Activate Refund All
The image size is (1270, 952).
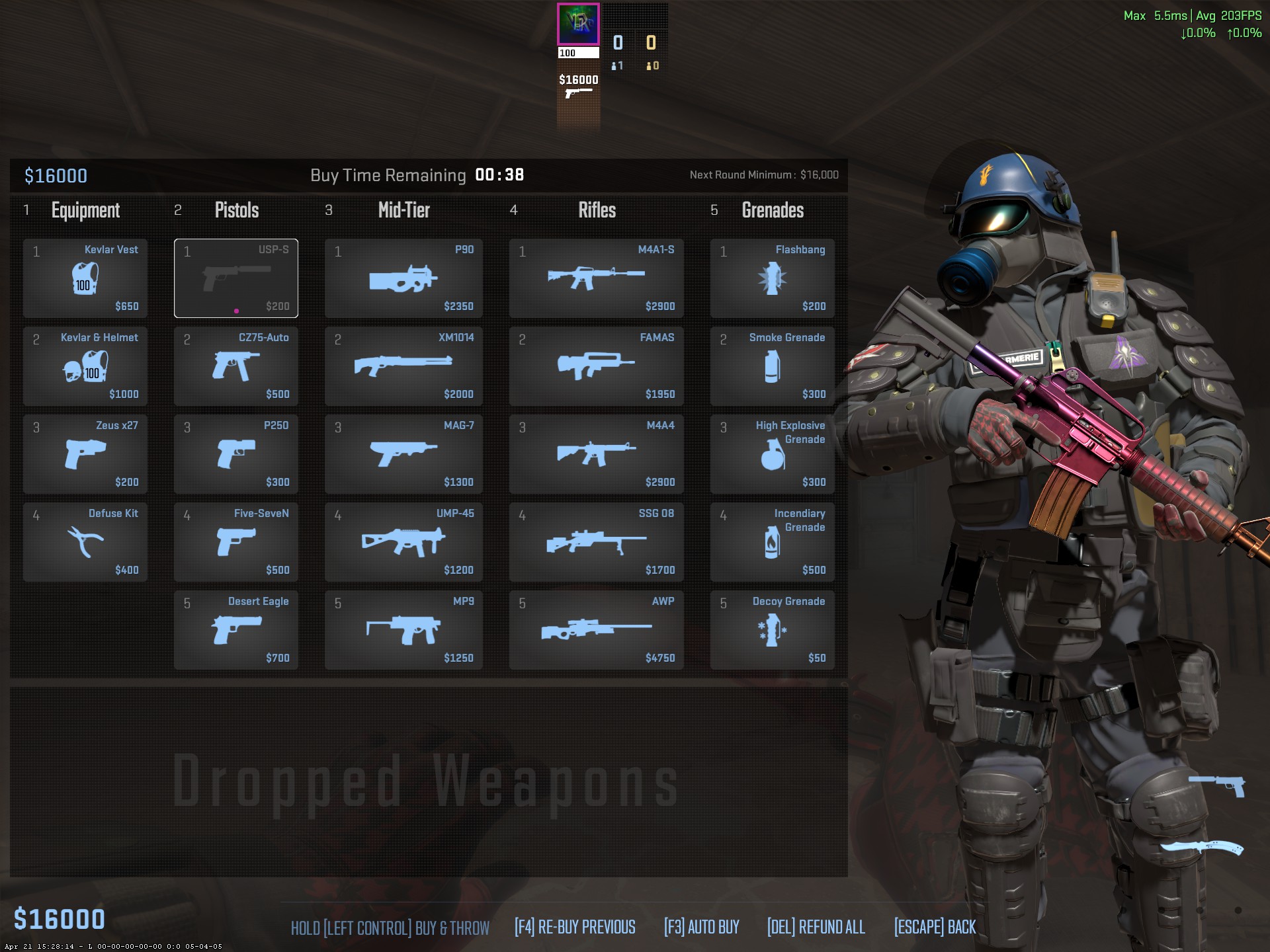pos(816,927)
